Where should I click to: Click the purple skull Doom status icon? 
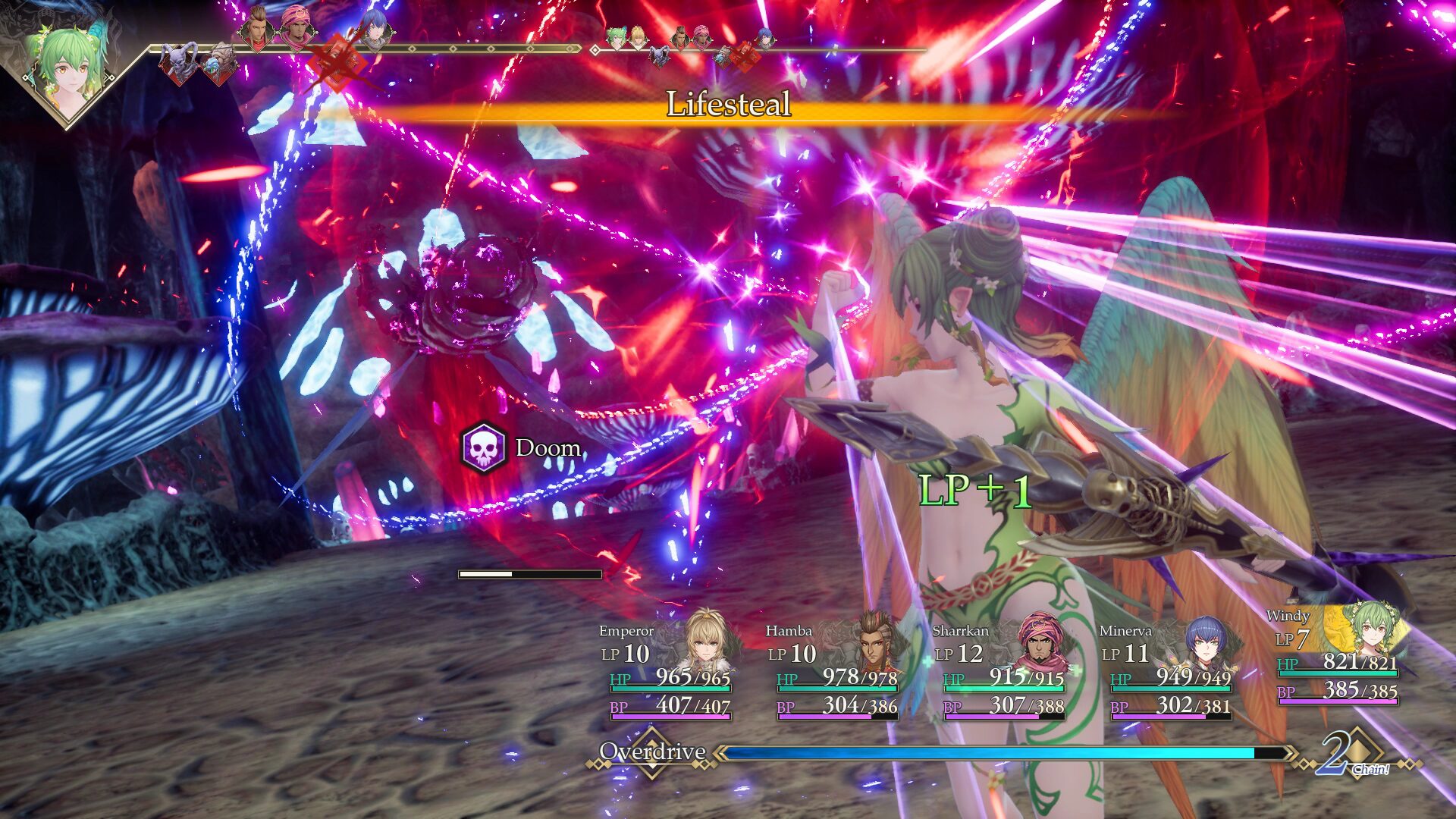tap(483, 448)
